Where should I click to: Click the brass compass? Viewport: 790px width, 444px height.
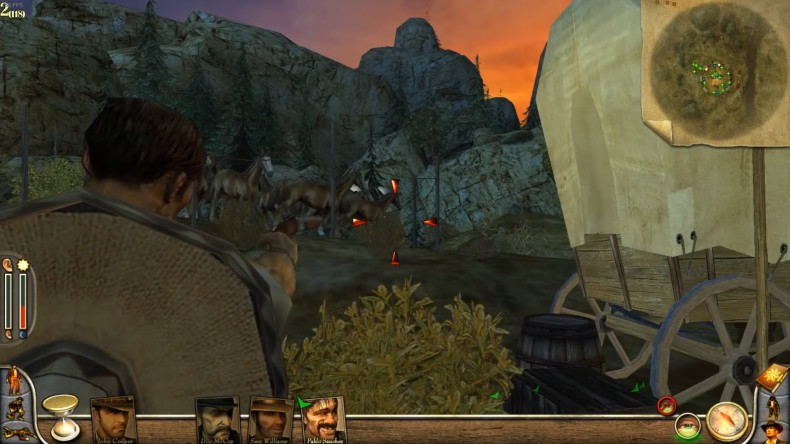[727, 421]
